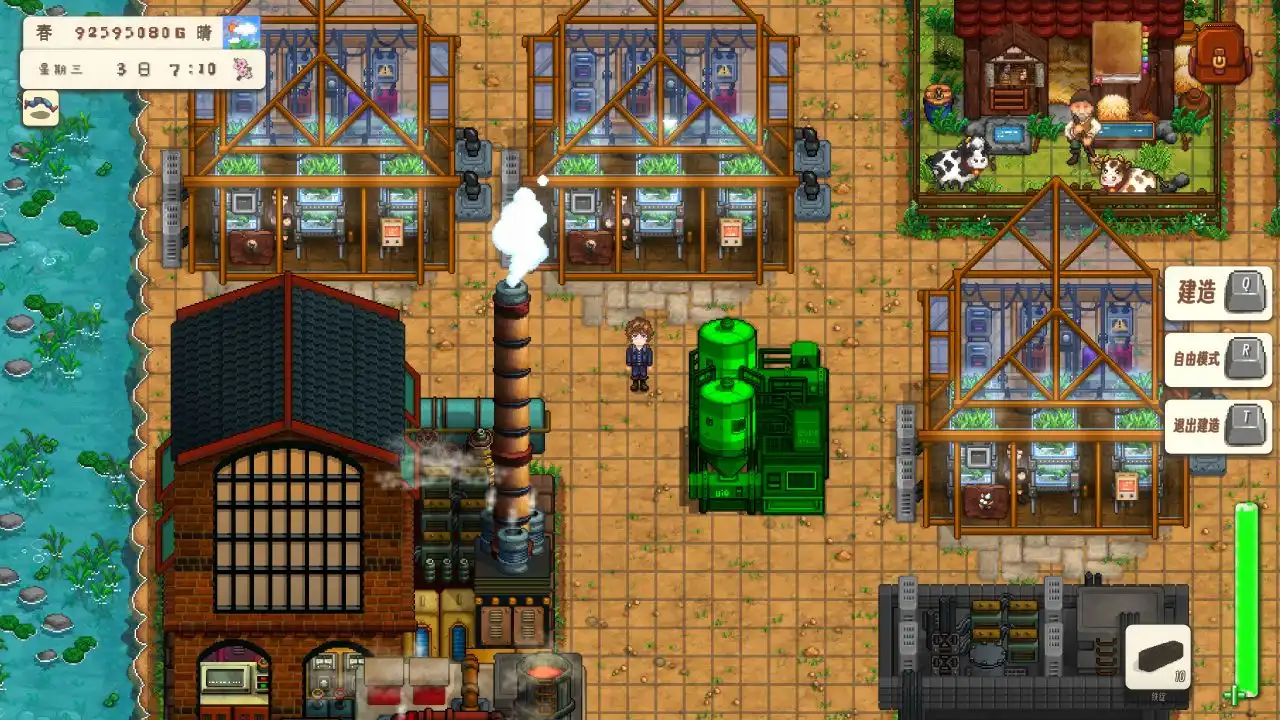Click the flying bird shadow icon
This screenshot has height=720, width=1280.
pyautogui.click(x=41, y=108)
